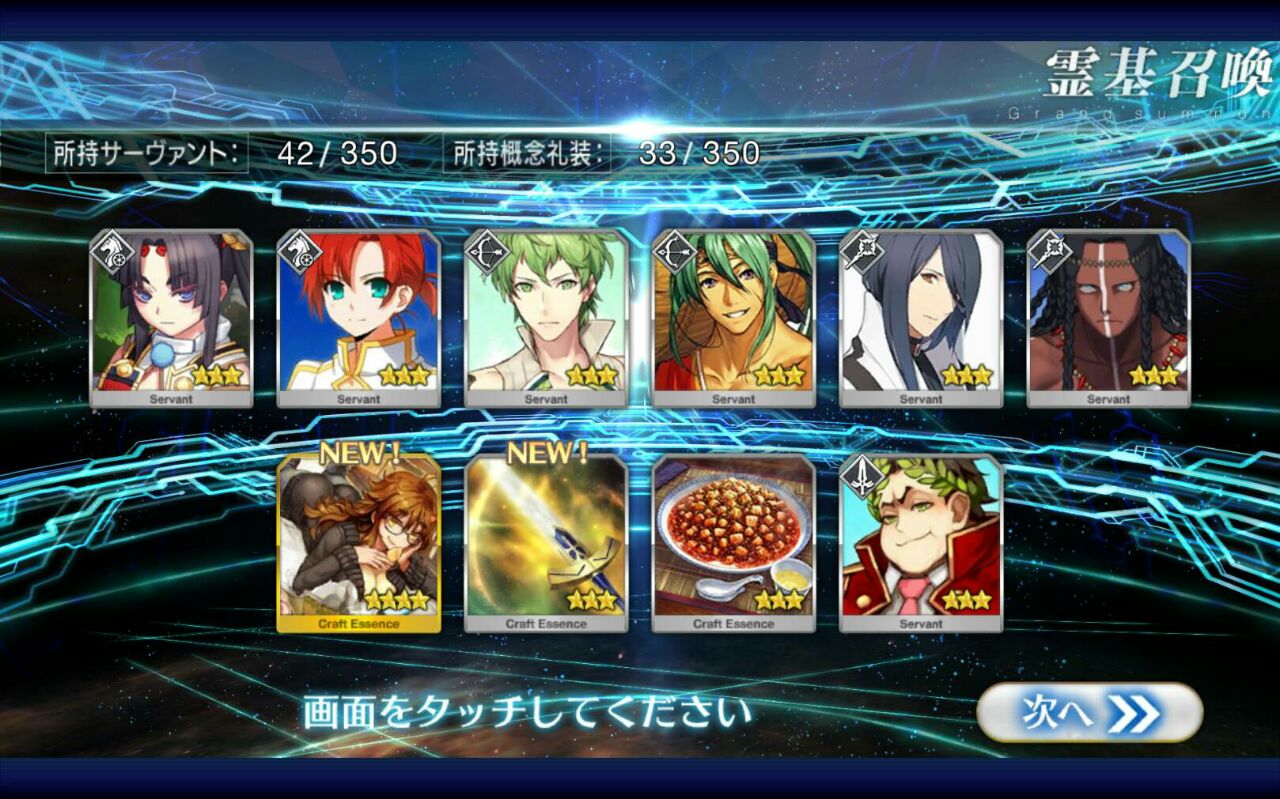Choose the red-haired Rider servant card
1280x799 pixels.
(x=359, y=318)
